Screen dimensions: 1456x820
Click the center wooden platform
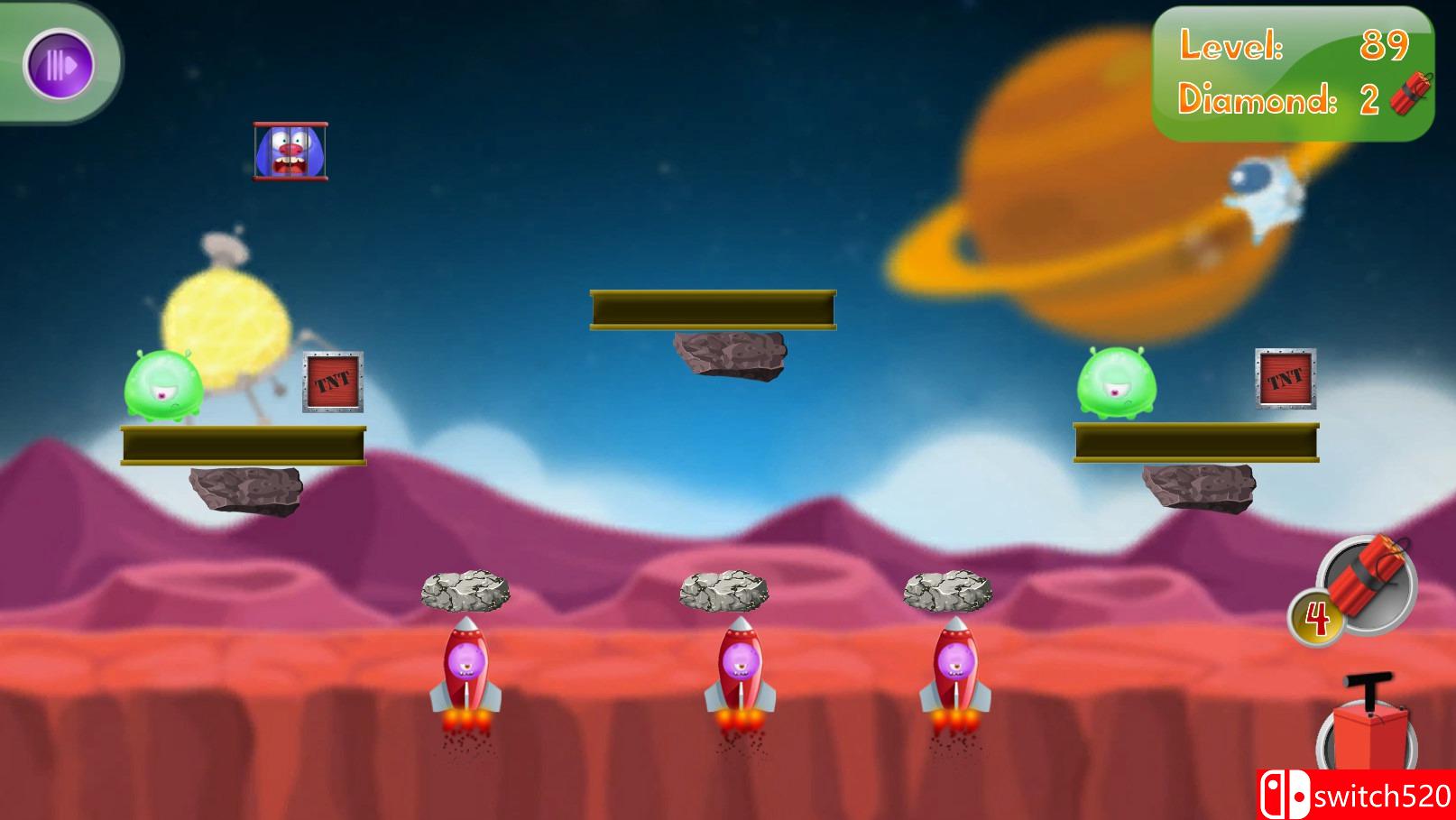pyautogui.click(x=713, y=308)
